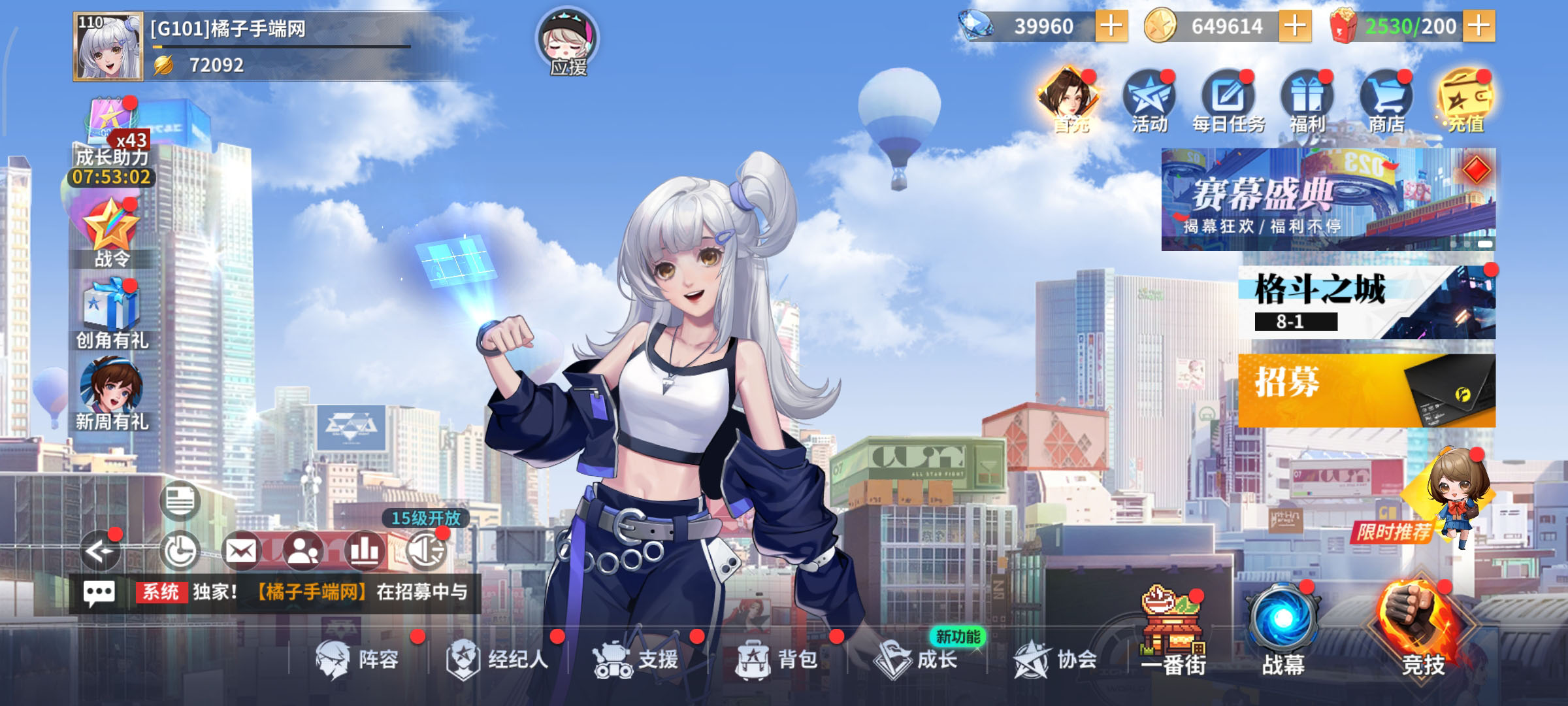The width and height of the screenshot is (1568, 706).
Task: Open the 福利 gift box icon
Action: click(1307, 101)
